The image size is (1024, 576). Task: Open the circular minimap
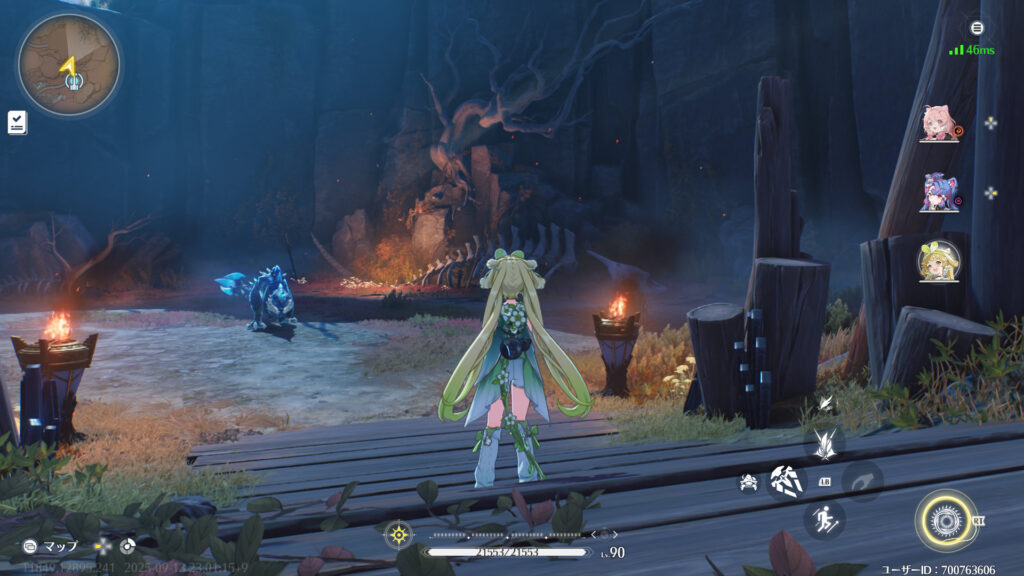pos(69,66)
